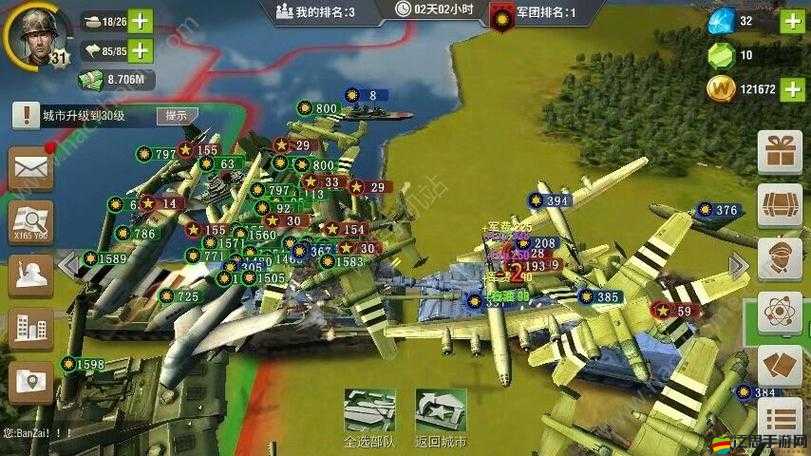
Task: Add more tanks with the plus button
Action: (141, 20)
